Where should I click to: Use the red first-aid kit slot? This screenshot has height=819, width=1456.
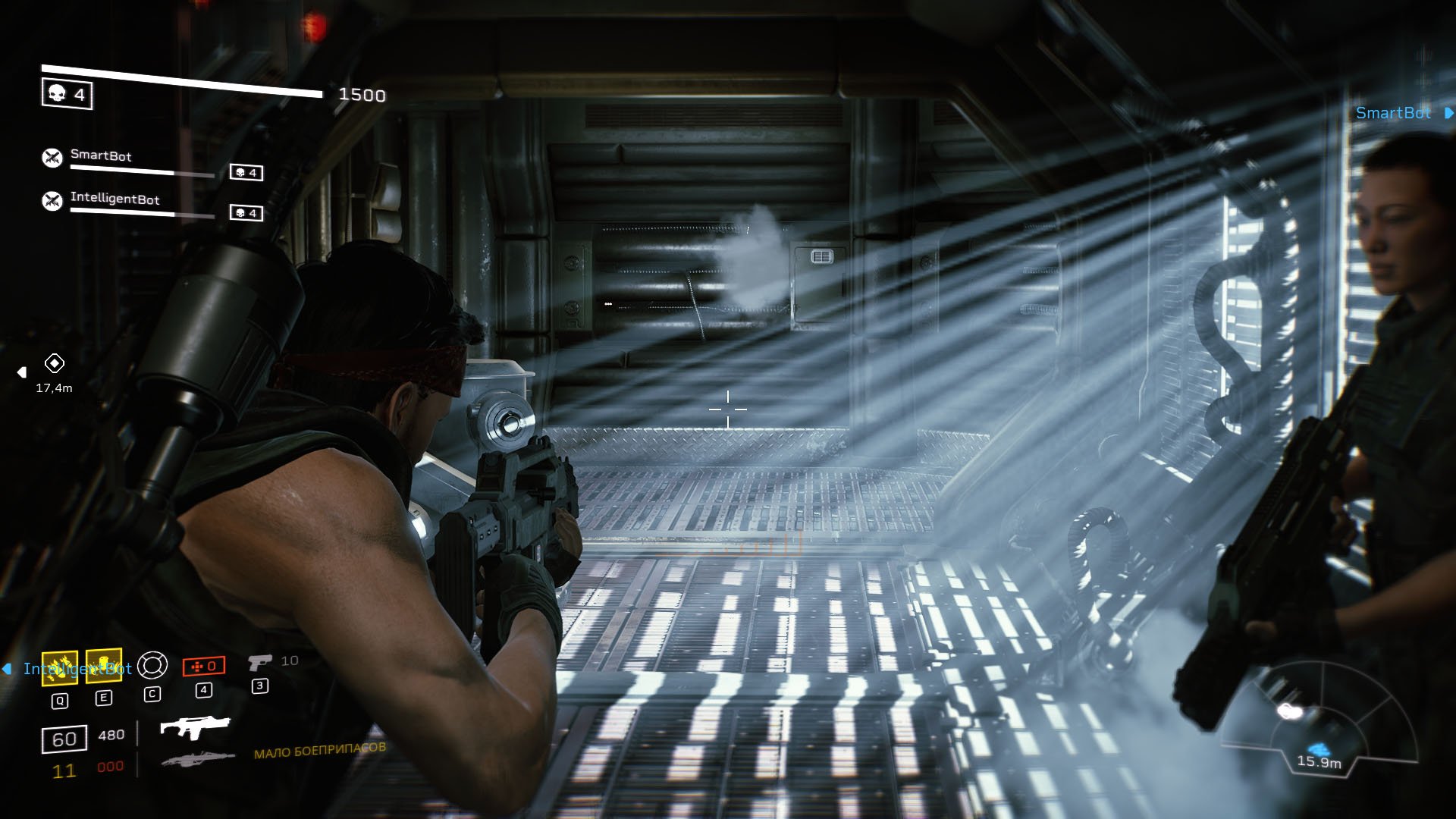coord(204,666)
